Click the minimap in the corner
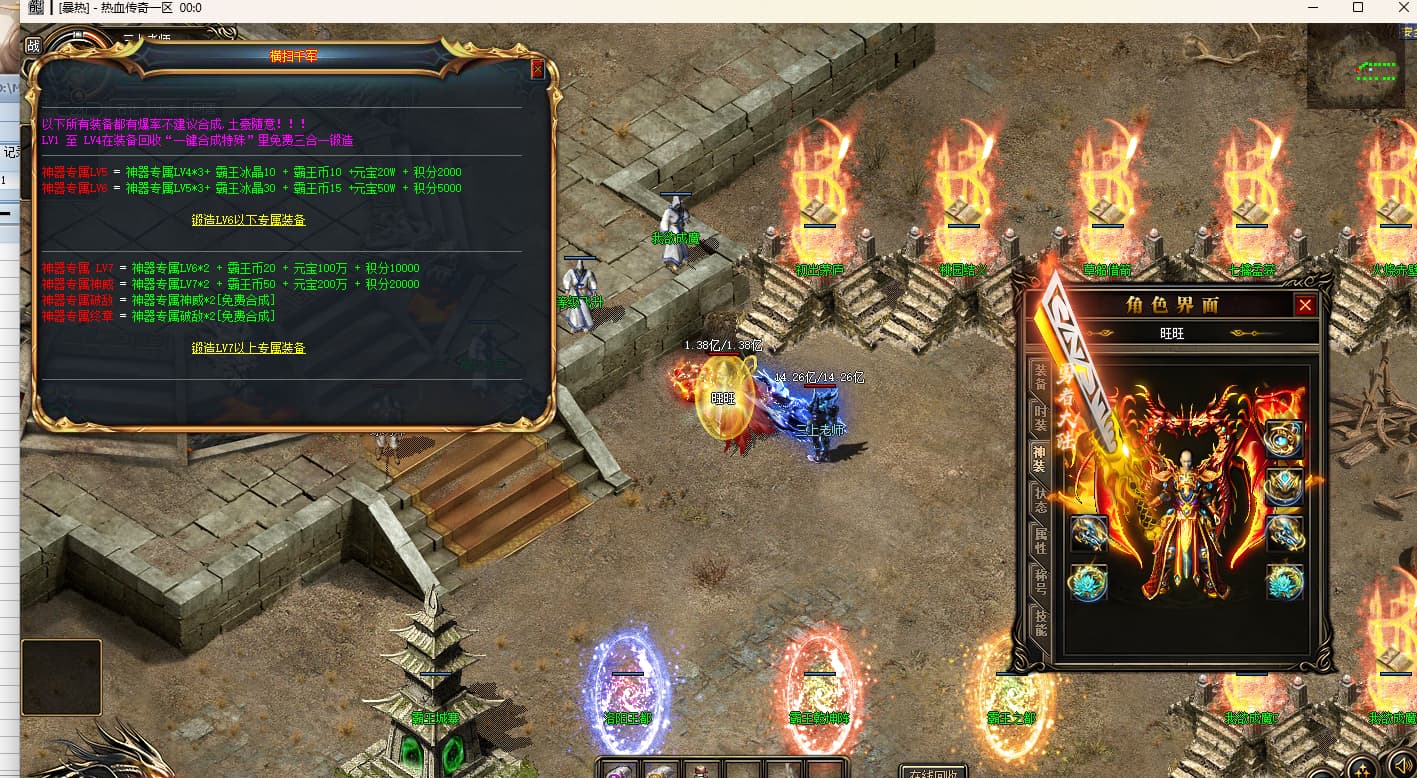Screen dimensions: 1417x778 [1355, 66]
